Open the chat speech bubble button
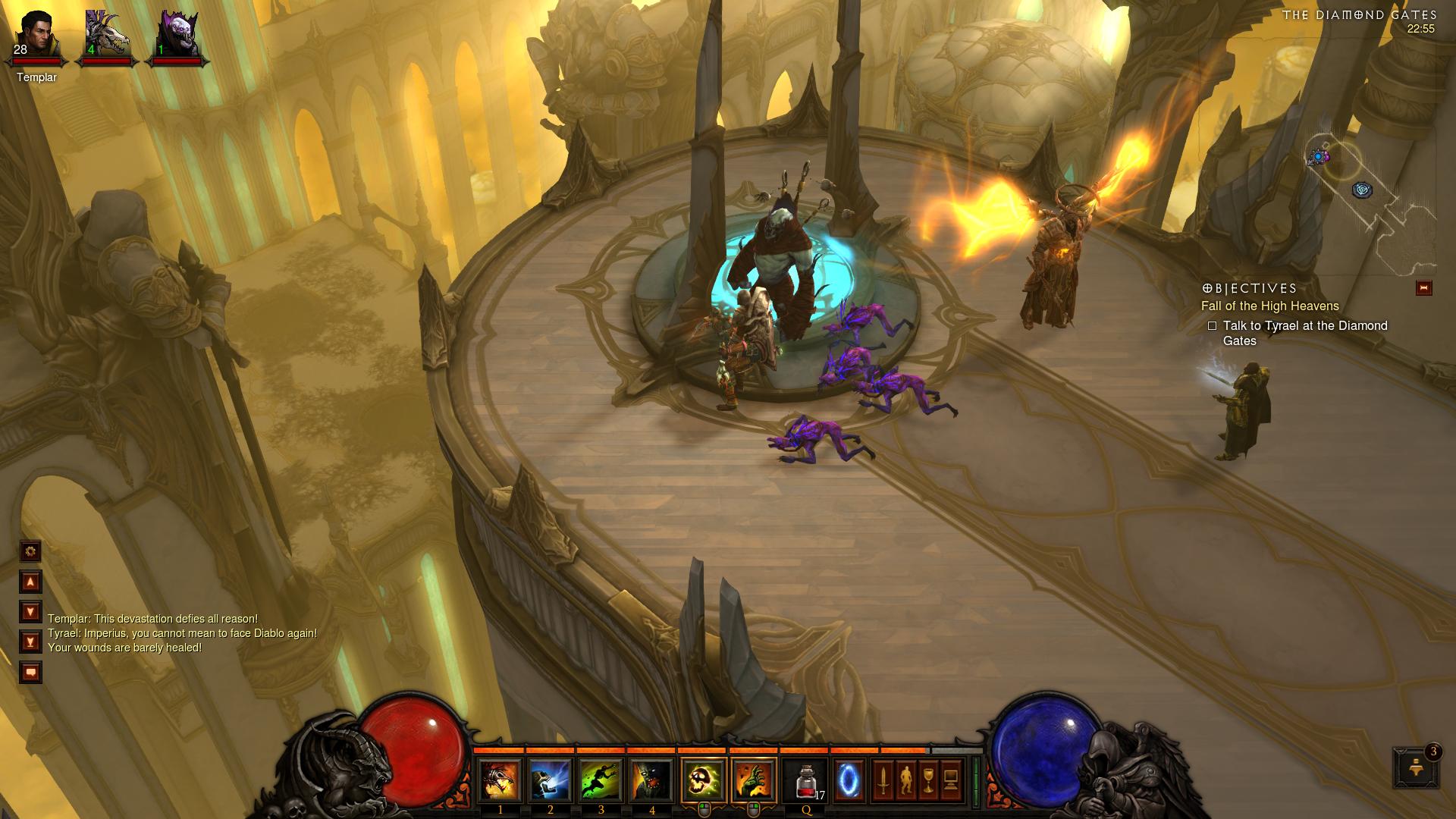1456x819 pixels. [30, 672]
